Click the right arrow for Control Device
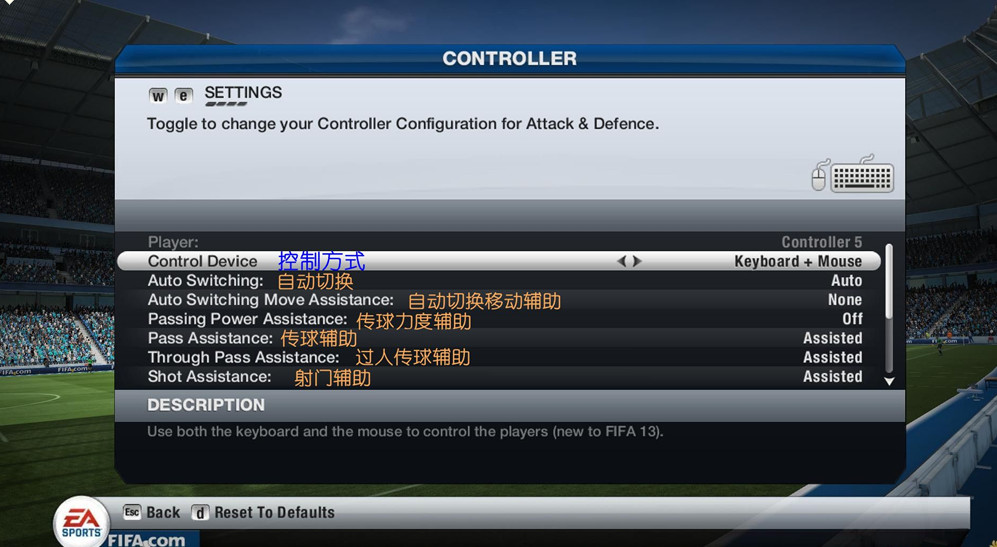Image resolution: width=997 pixels, height=547 pixels. pos(638,261)
